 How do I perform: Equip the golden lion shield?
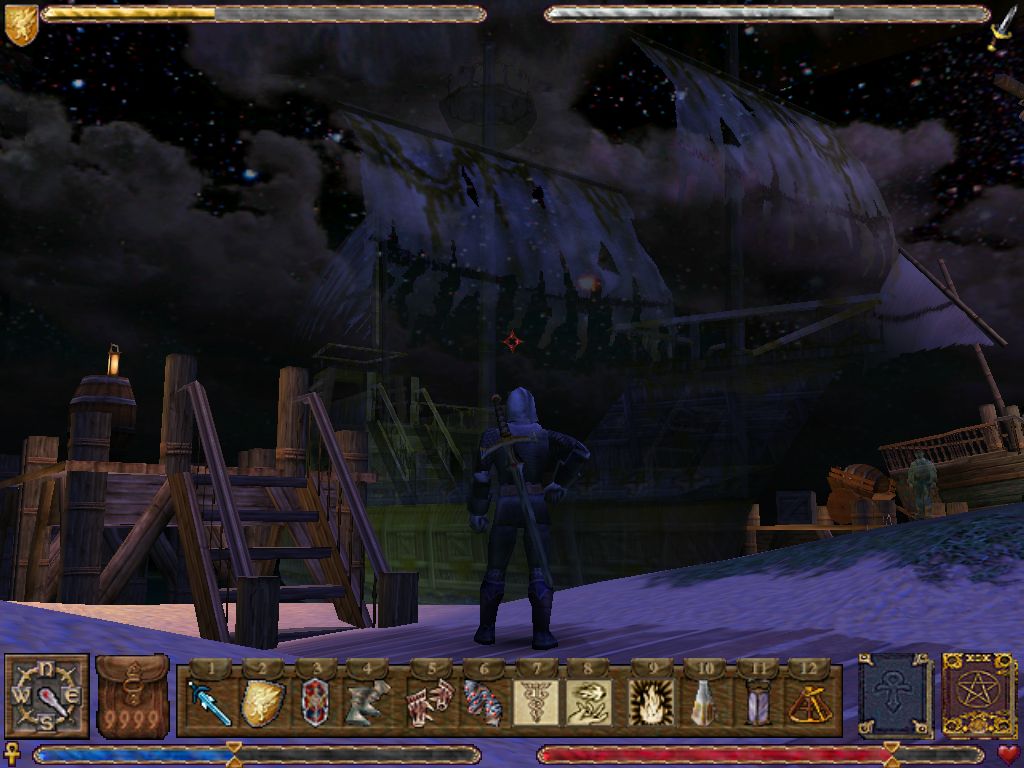[x=262, y=703]
